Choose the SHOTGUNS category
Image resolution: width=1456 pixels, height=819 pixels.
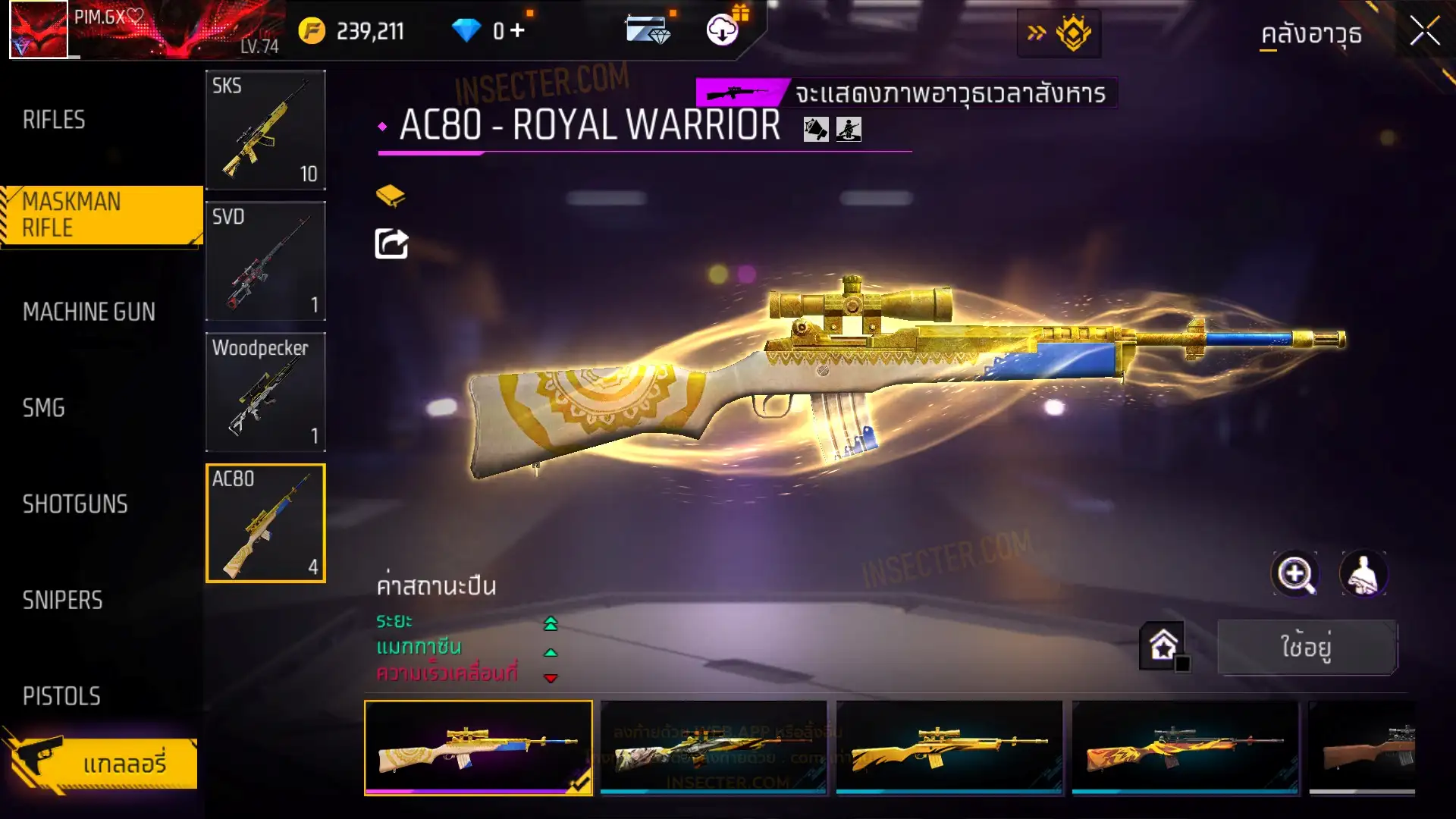coord(75,504)
